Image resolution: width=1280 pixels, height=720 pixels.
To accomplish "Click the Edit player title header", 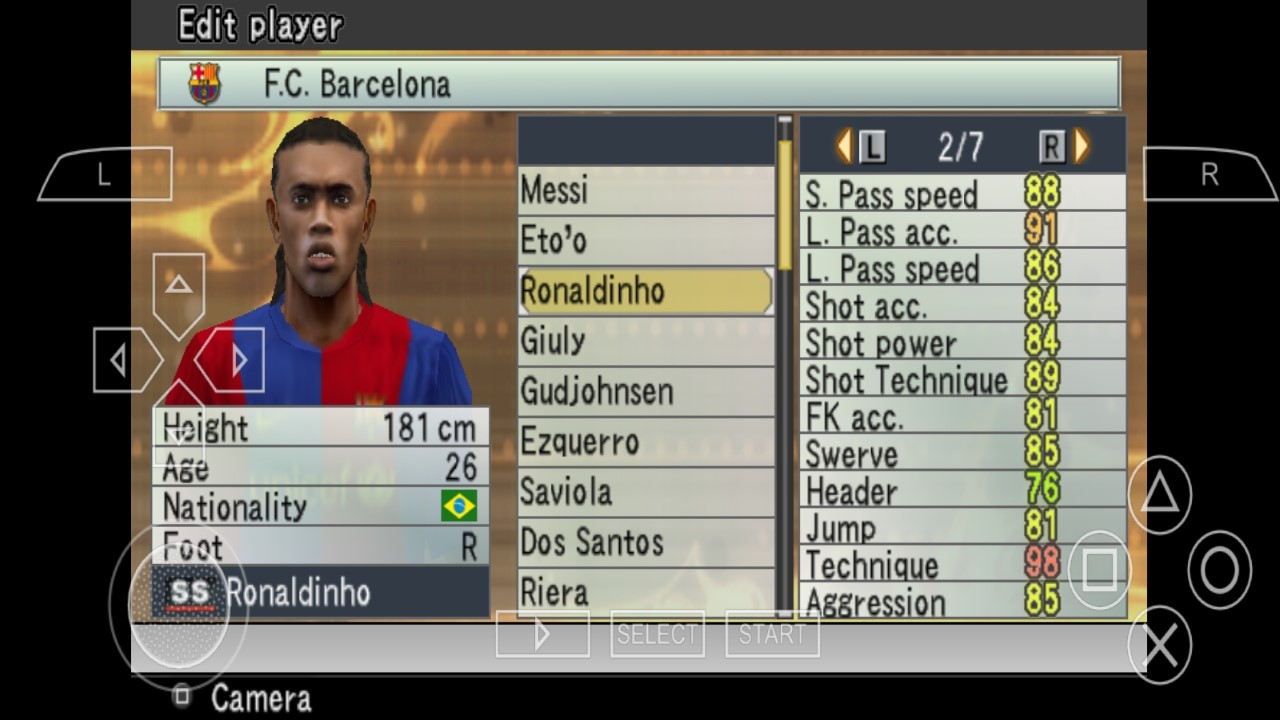I will point(258,25).
